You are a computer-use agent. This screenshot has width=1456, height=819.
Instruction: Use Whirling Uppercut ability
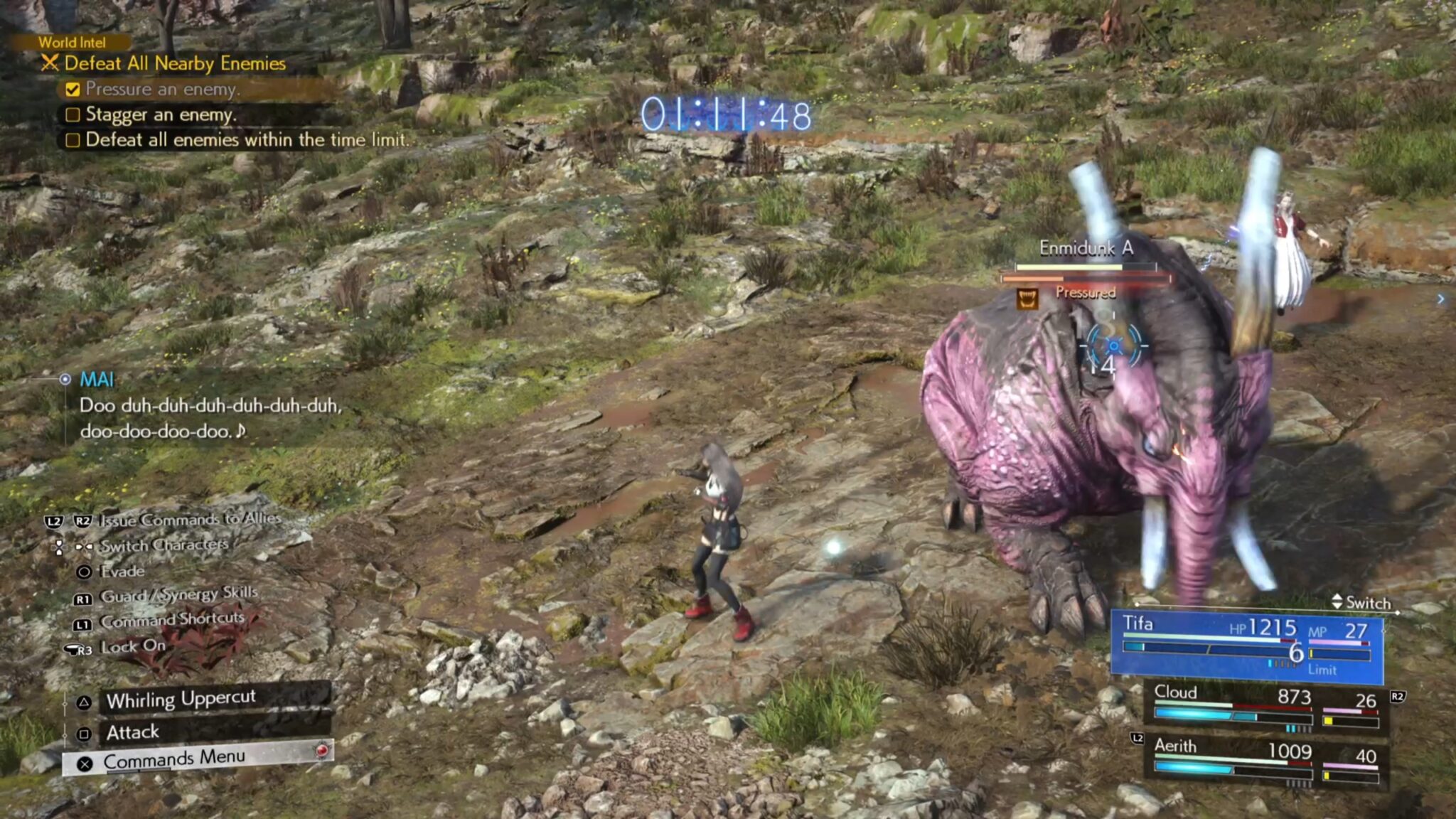tap(181, 700)
